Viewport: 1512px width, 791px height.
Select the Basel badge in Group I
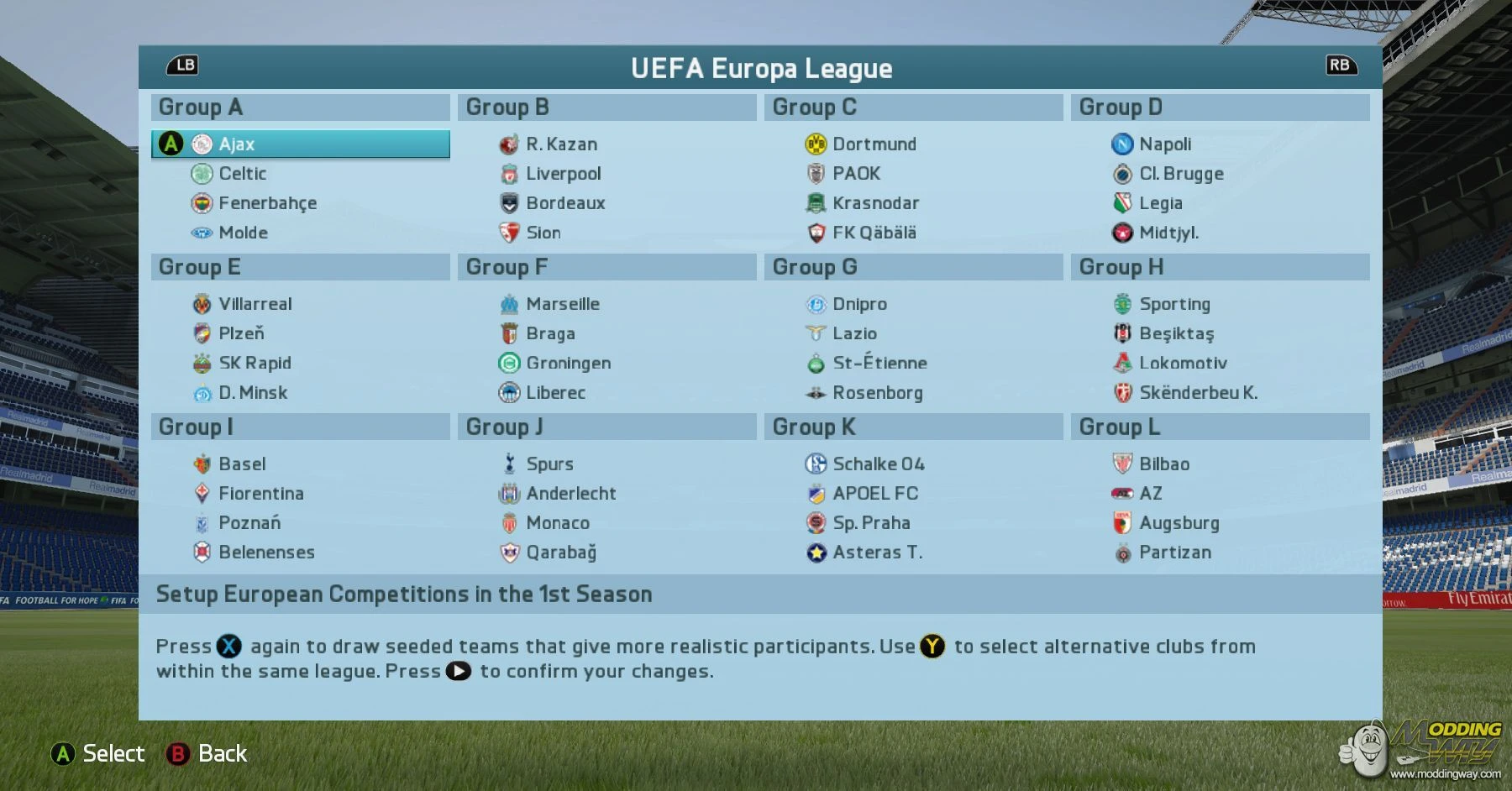(x=201, y=463)
